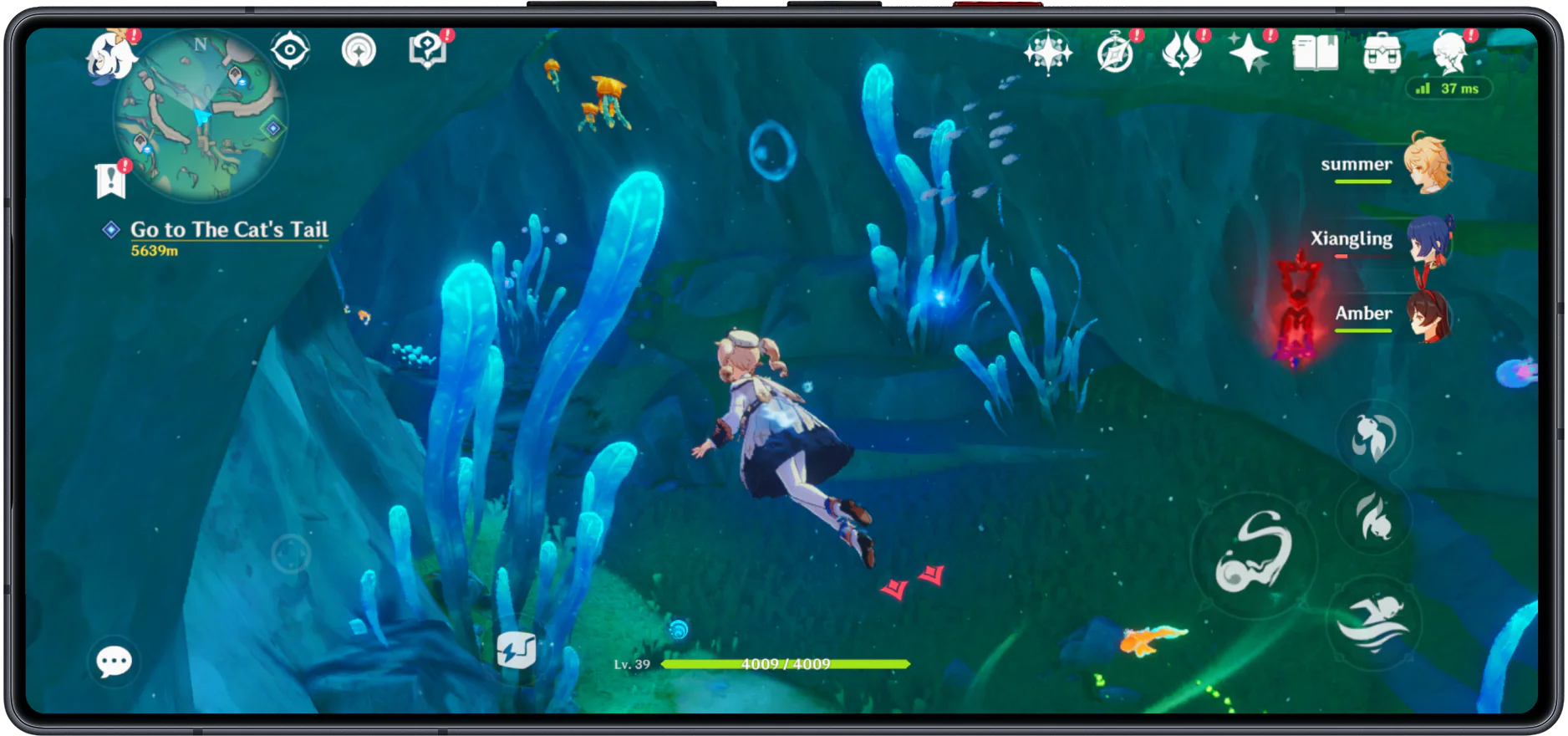This screenshot has width=1568, height=736.
Task: Activate the eye-shaped elemental sight icon
Action: tap(290, 50)
